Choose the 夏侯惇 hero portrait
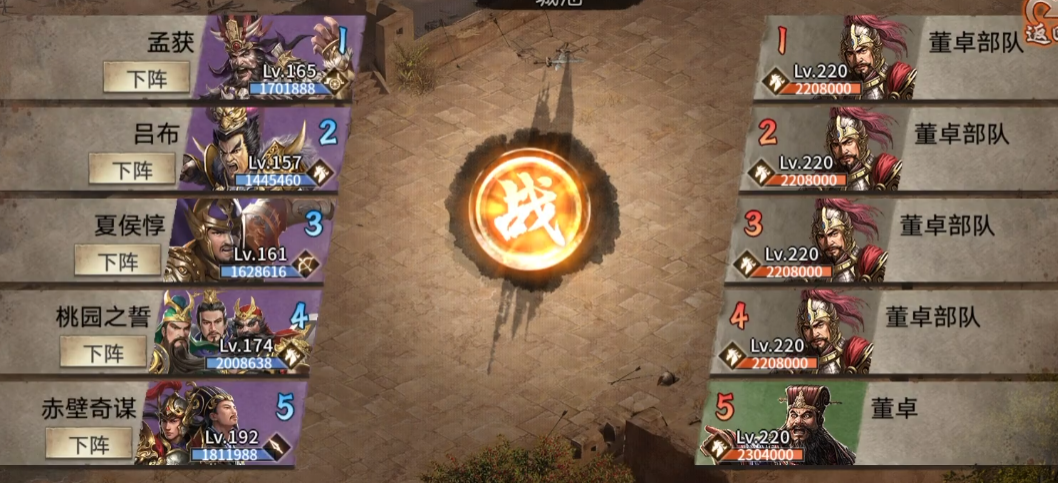This screenshot has height=483, width=1058. [240, 240]
